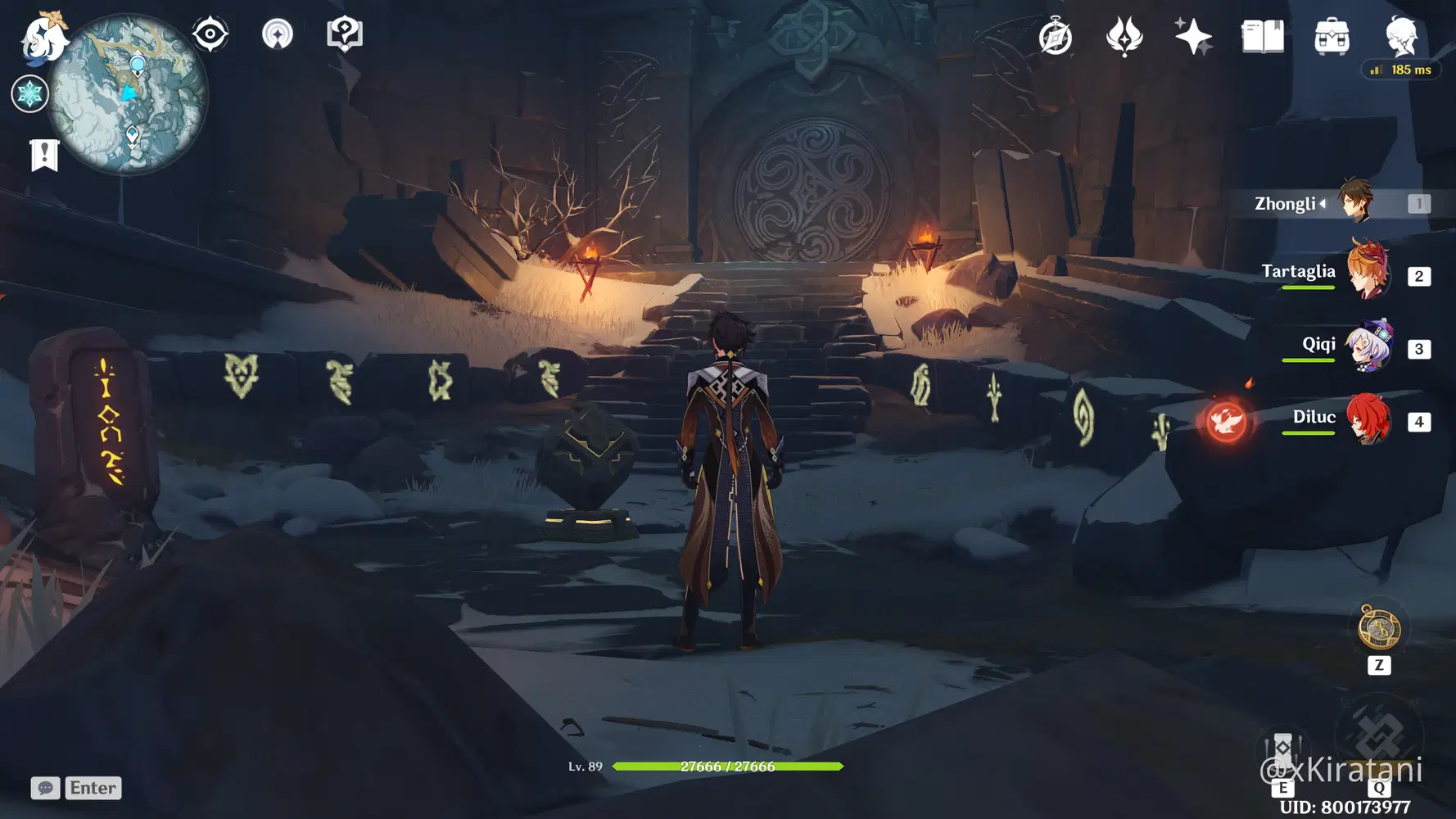The image size is (1456, 819).
Task: Open the Adventurer Handbook book icon
Action: (x=1262, y=34)
